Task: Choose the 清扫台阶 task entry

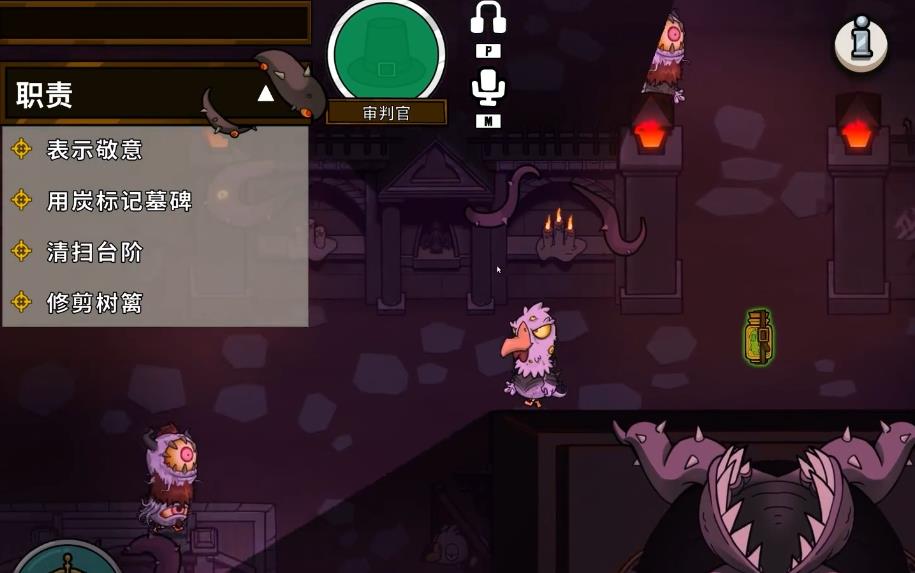Action: coord(95,252)
